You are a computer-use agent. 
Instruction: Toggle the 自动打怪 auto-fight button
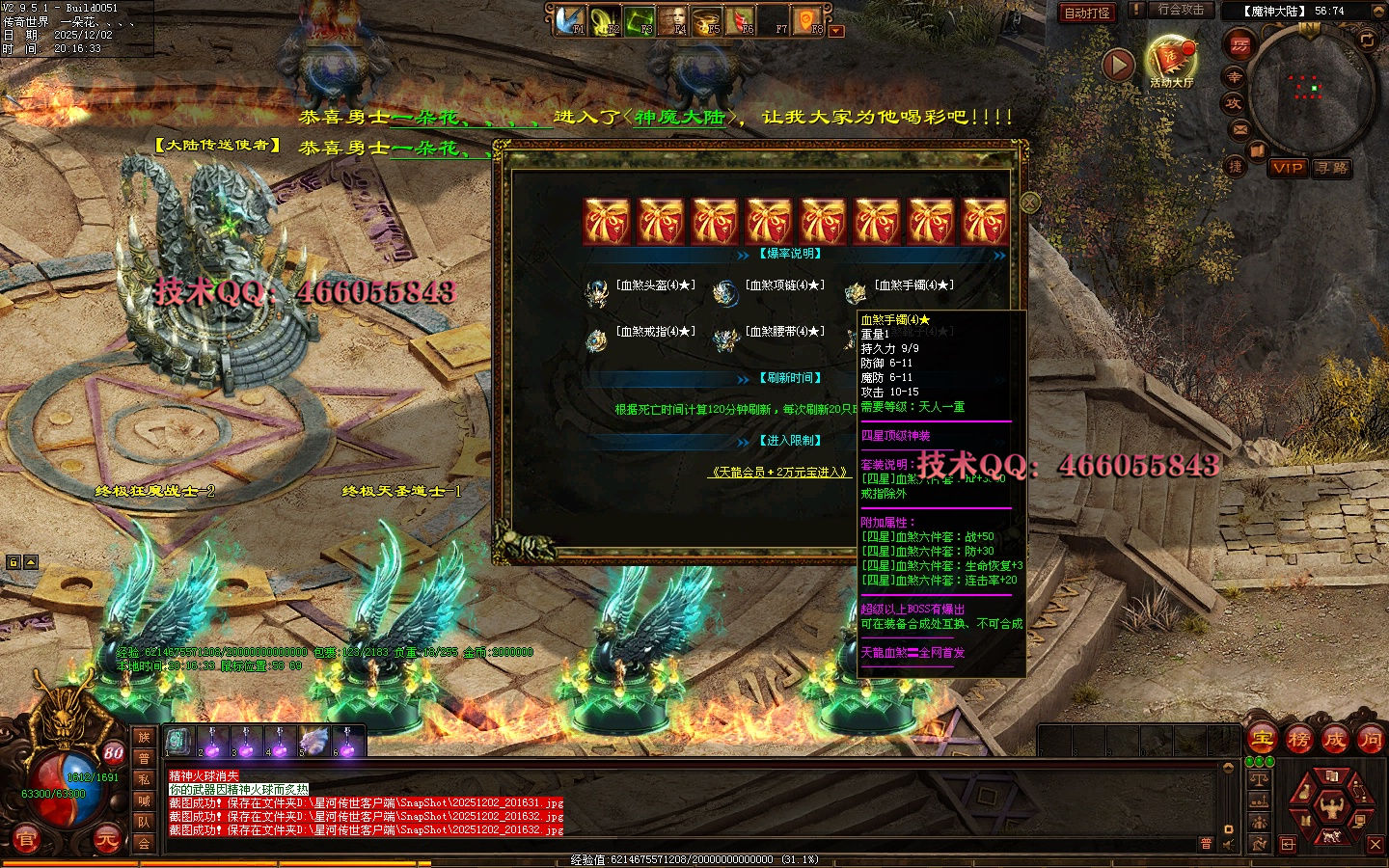click(1087, 13)
